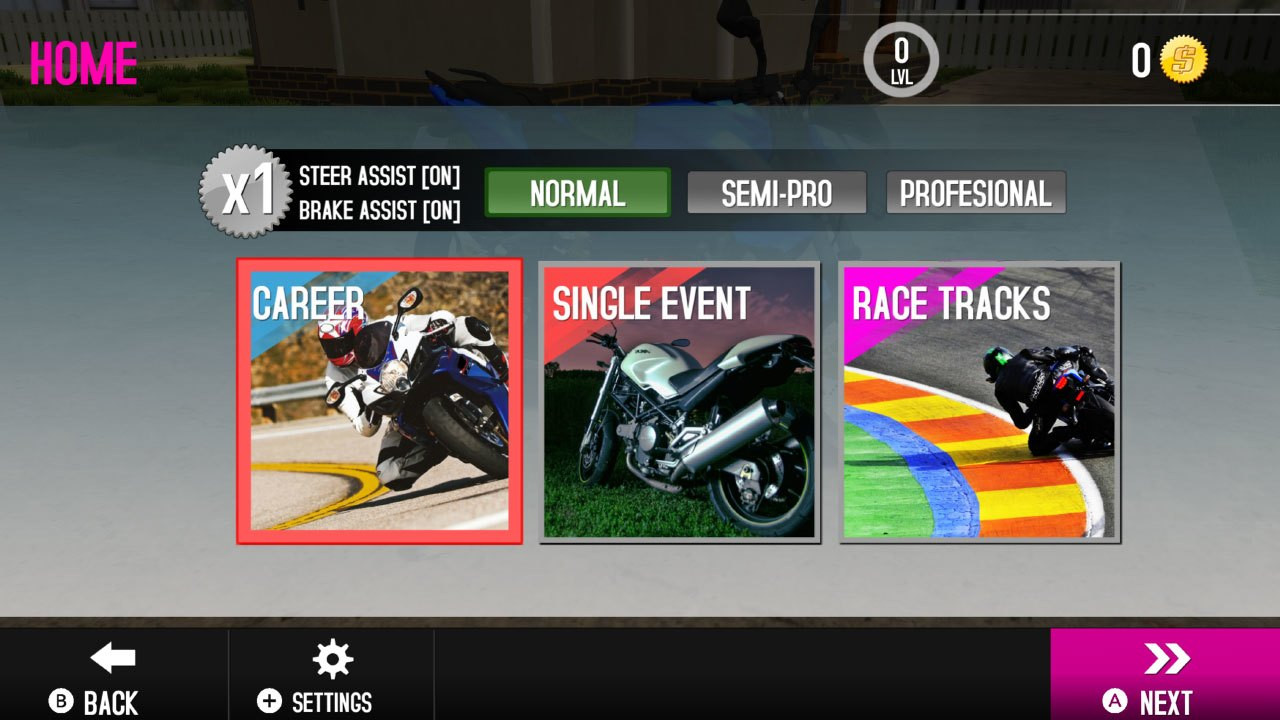
Task: Toggle Steer Assist off
Action: 380,178
